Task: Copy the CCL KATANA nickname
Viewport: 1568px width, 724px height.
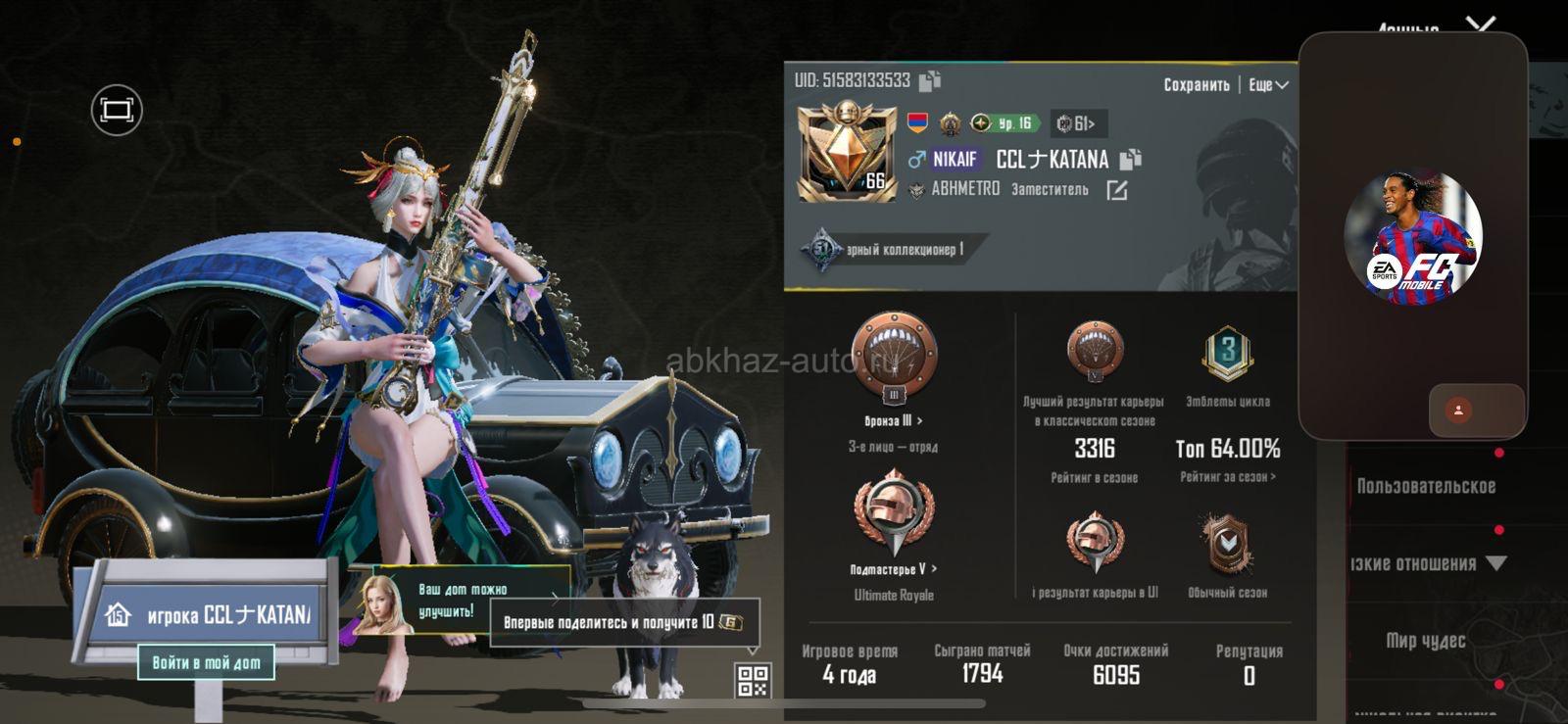Action: coord(1130,159)
